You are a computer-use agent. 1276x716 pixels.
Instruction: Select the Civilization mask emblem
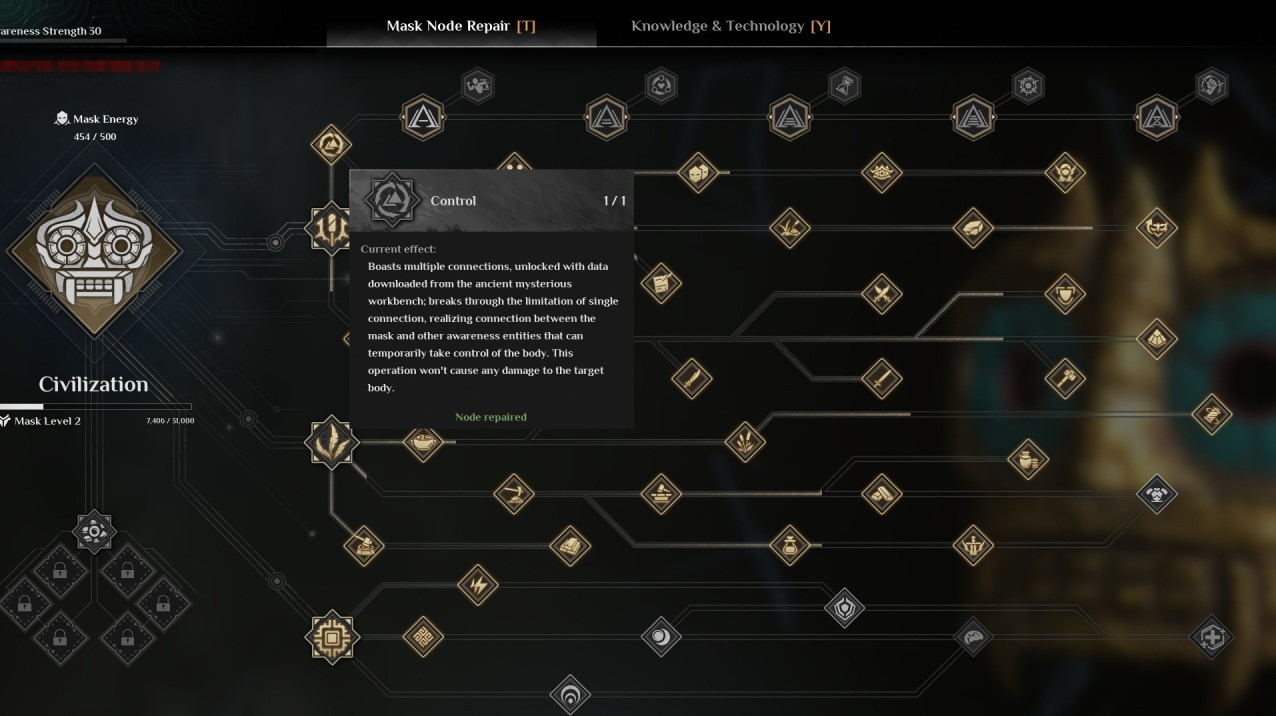pos(94,250)
